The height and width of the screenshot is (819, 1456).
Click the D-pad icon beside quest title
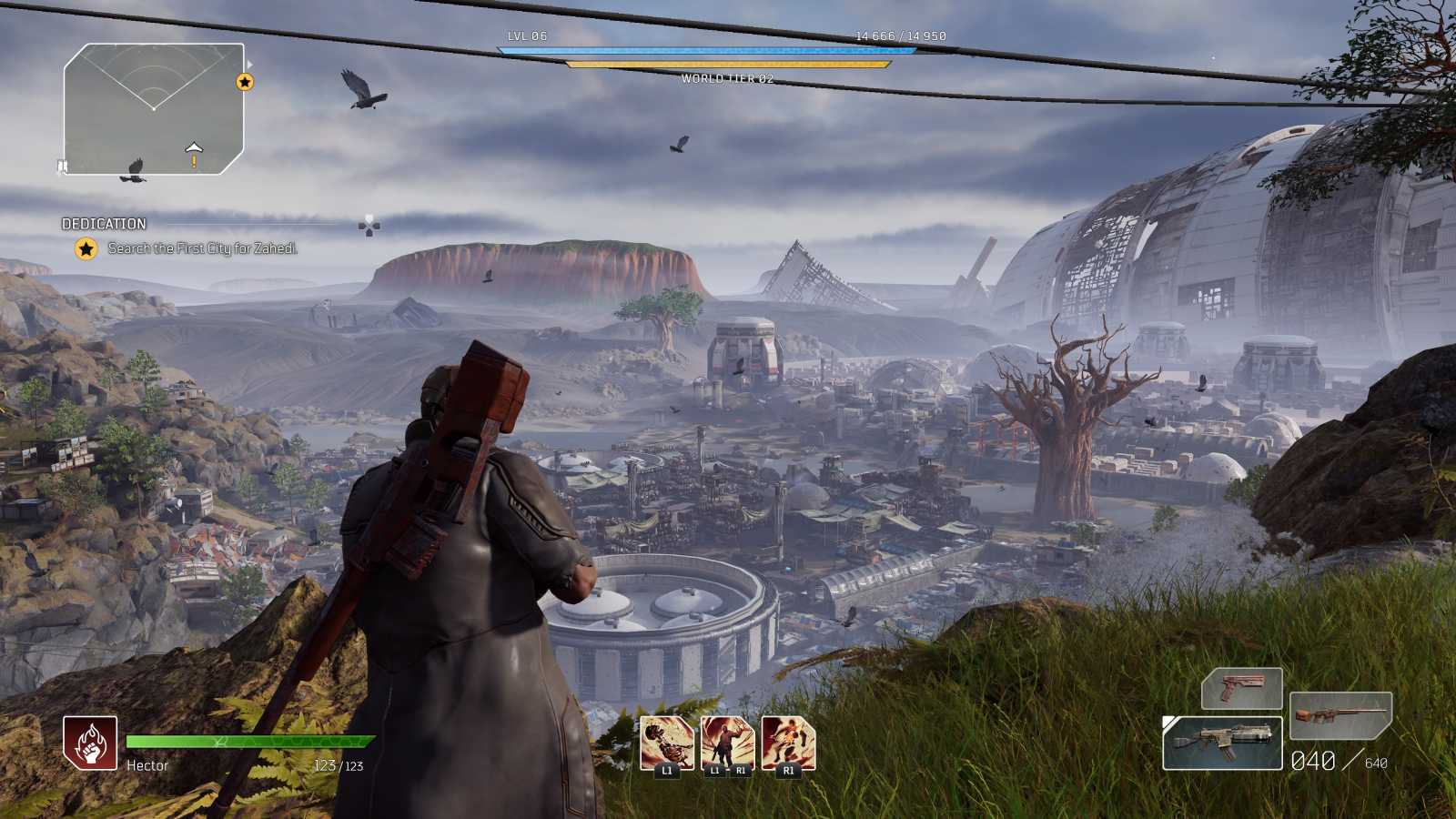[x=369, y=225]
